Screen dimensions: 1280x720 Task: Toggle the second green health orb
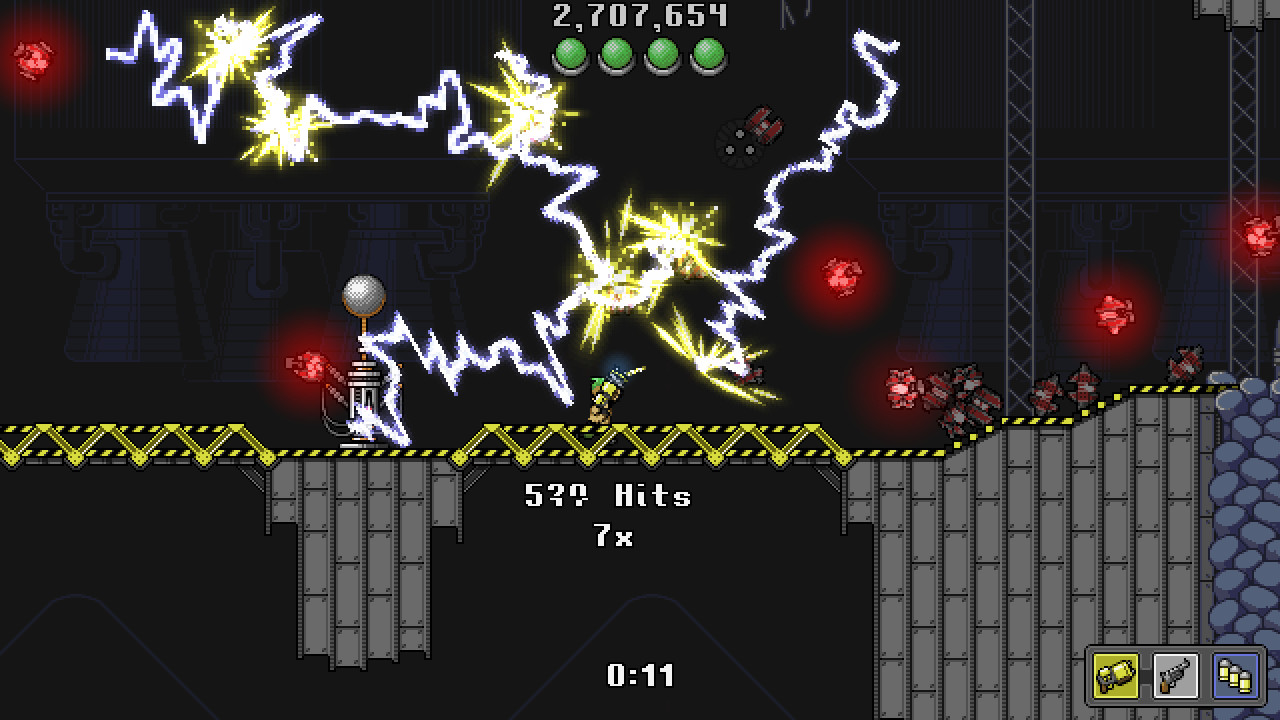617,55
